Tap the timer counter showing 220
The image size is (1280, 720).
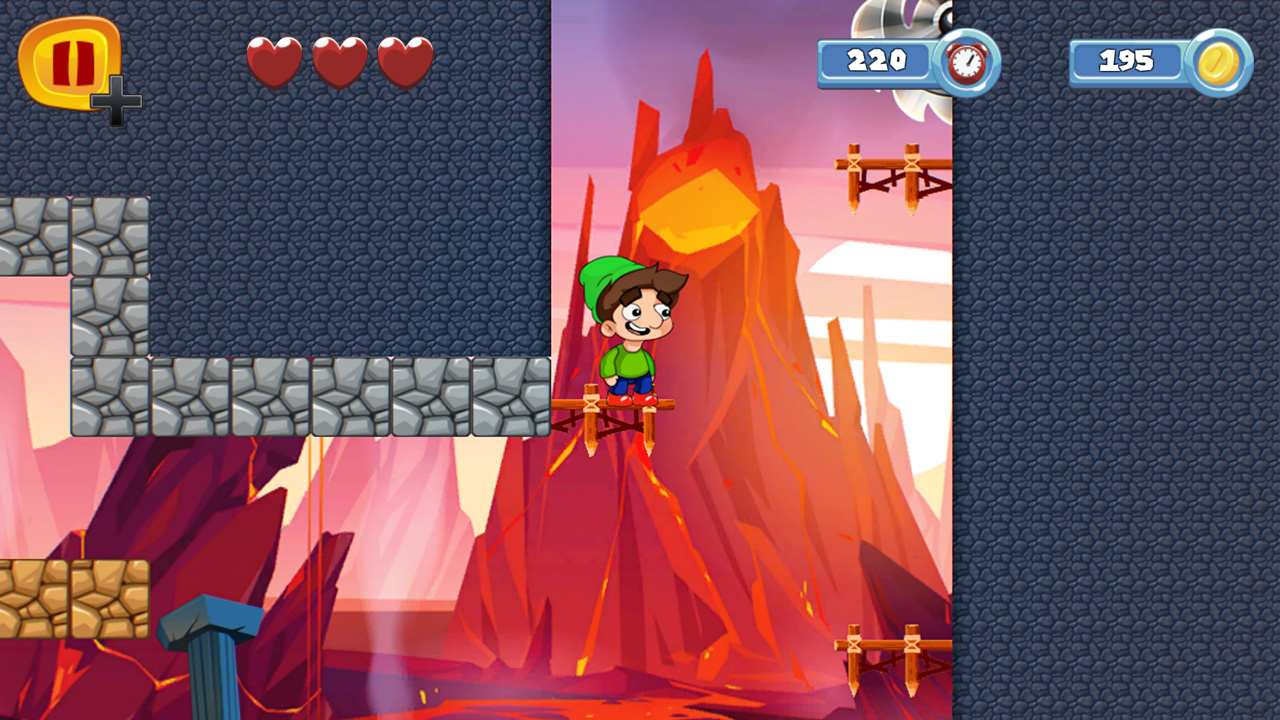click(878, 61)
